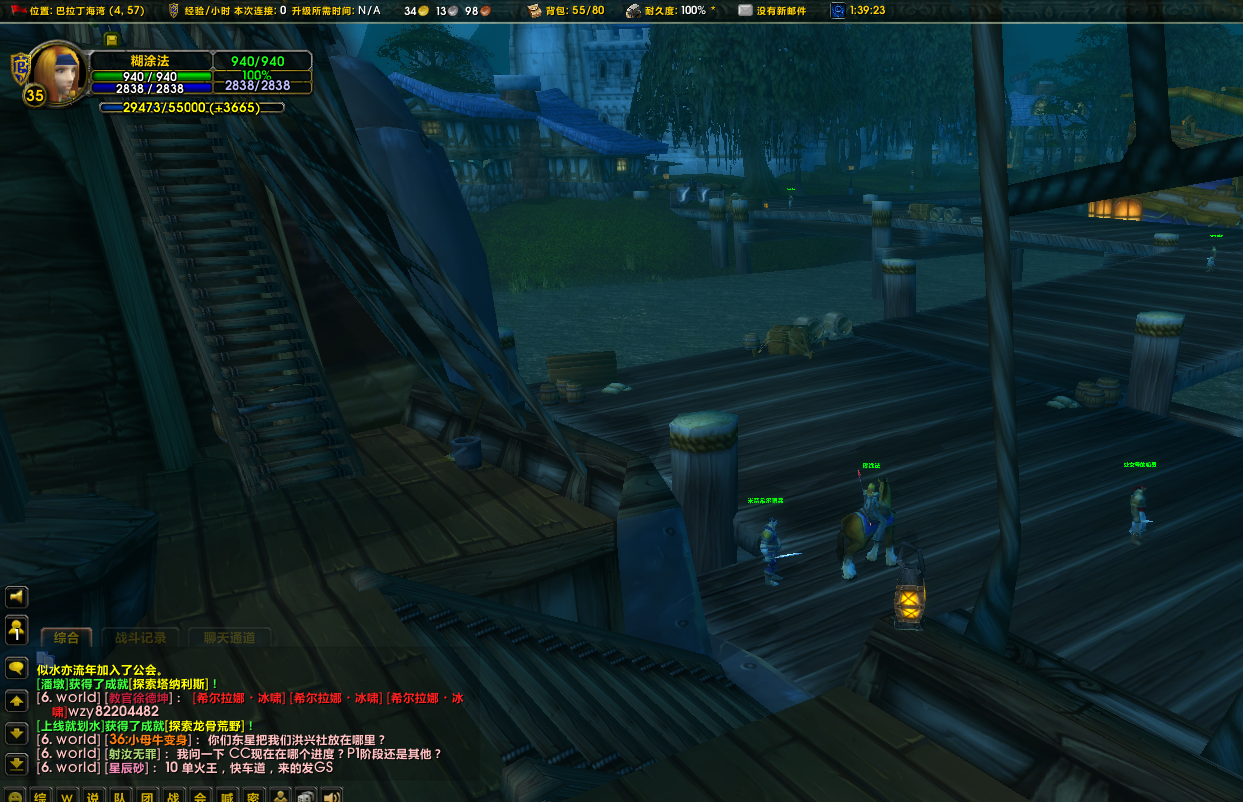Screen dimensions: 1243x802
Task: Activate the 喊 yell channel shortcut
Action: (227, 796)
